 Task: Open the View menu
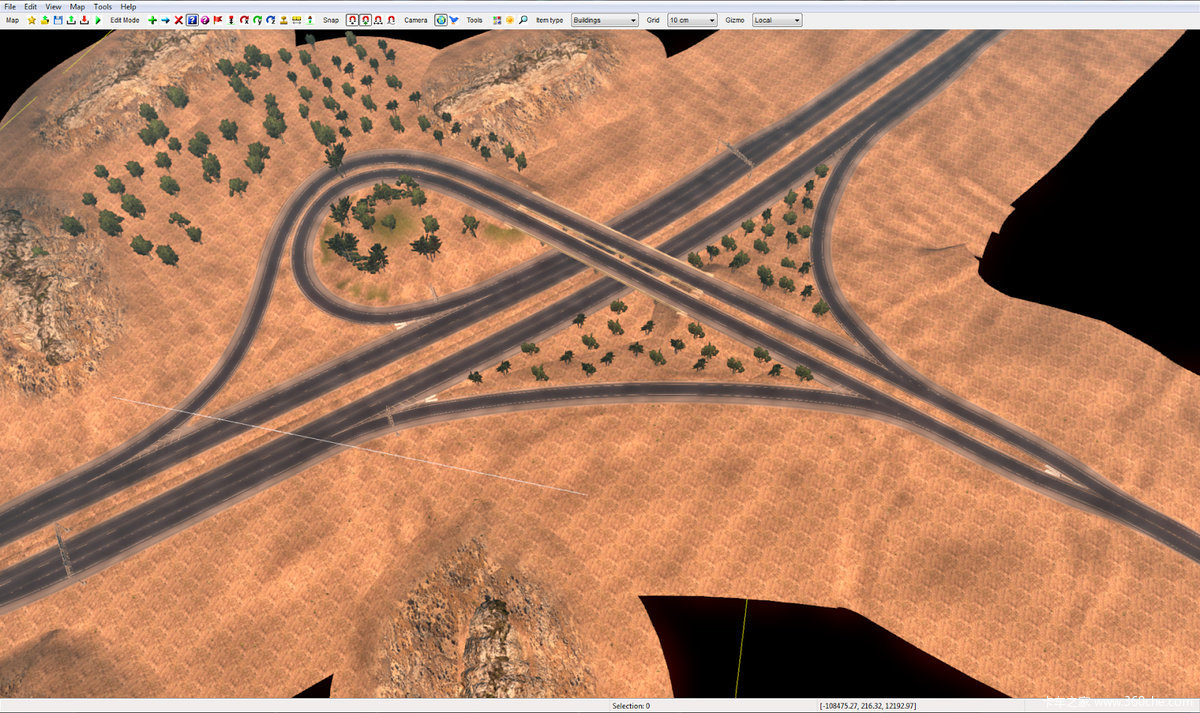53,6
